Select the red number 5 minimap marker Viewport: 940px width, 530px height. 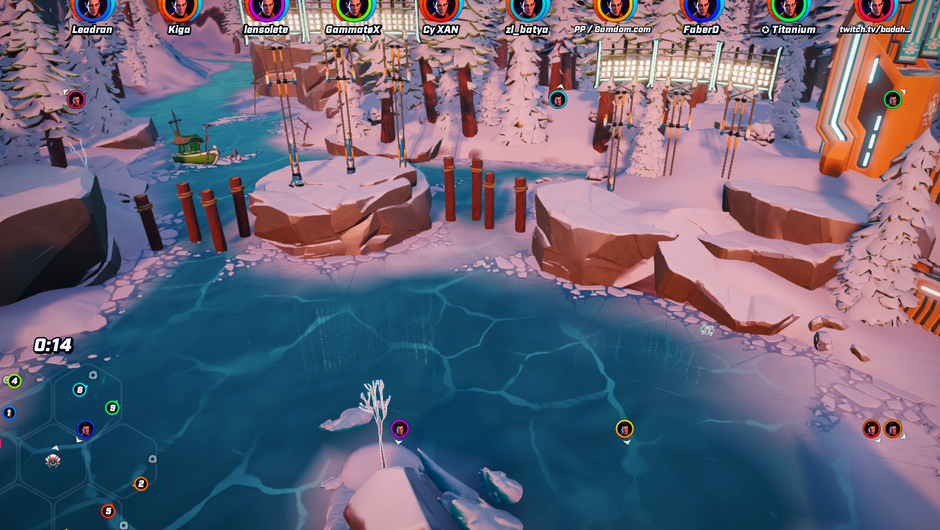coord(108,511)
